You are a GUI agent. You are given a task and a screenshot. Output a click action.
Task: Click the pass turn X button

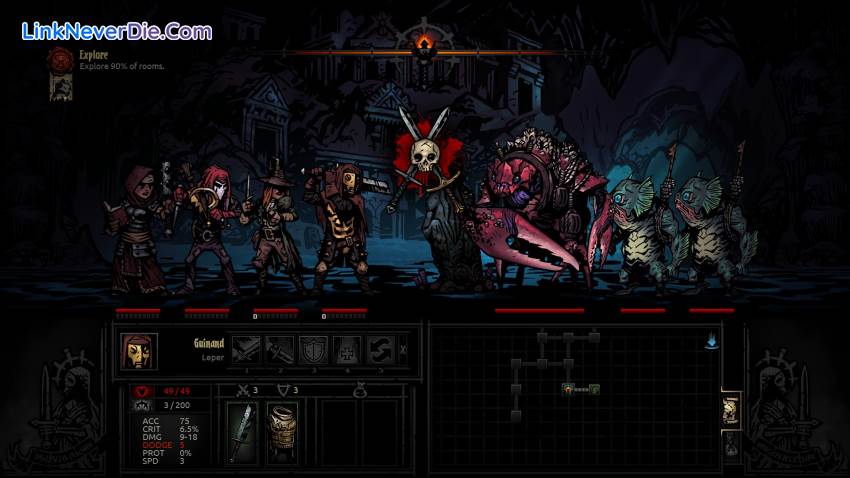tap(403, 350)
